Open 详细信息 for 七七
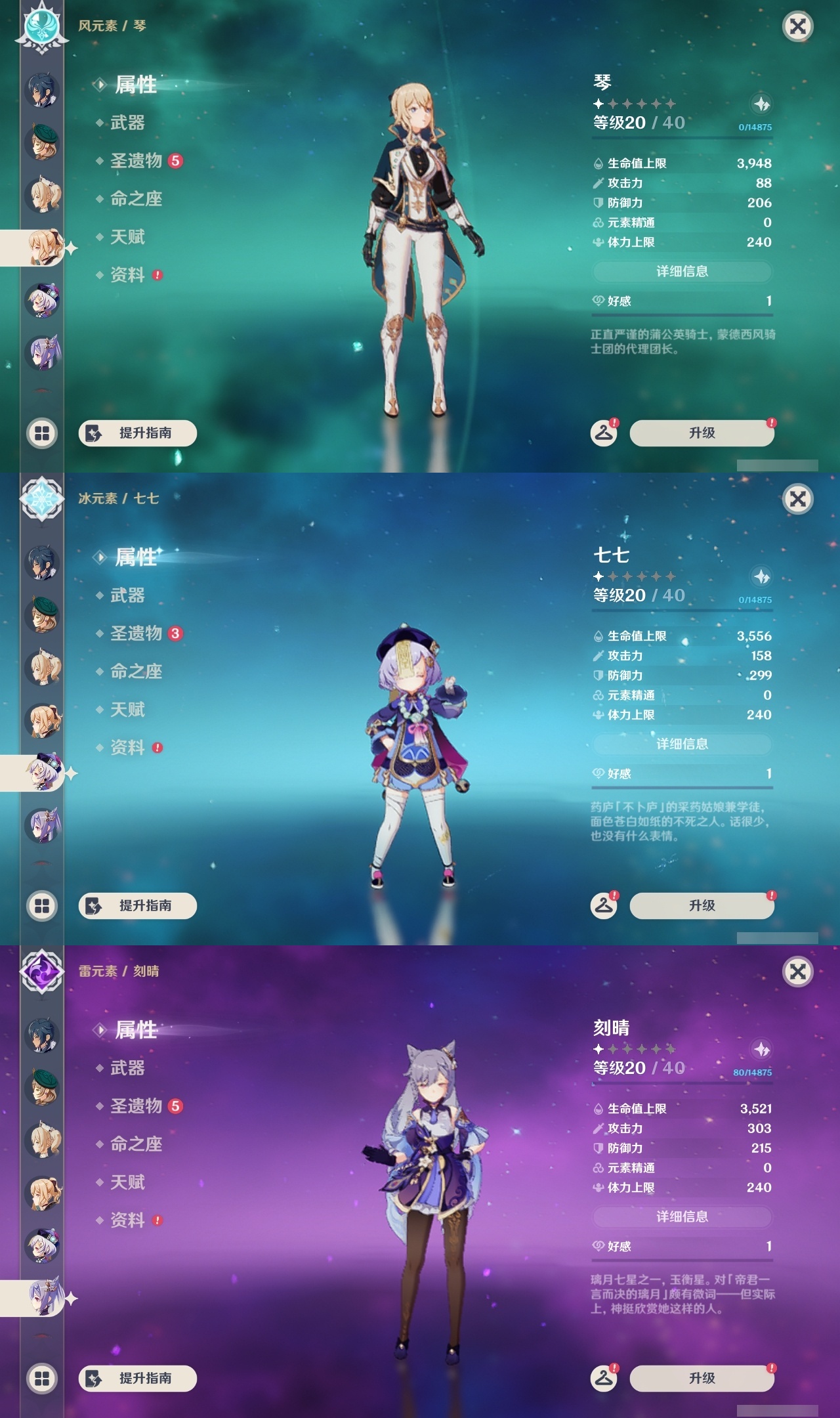The image size is (840, 1418). (681, 744)
